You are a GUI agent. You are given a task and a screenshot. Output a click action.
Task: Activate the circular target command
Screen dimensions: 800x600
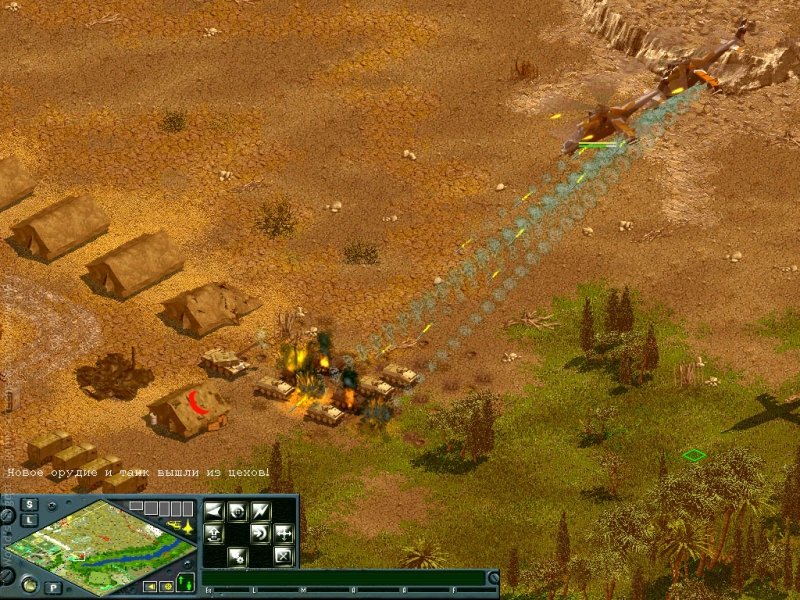click(x=237, y=511)
